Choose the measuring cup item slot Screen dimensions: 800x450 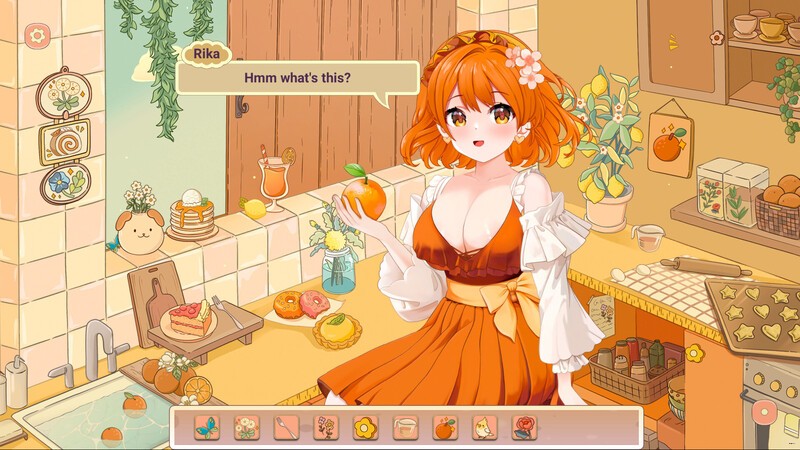point(405,428)
